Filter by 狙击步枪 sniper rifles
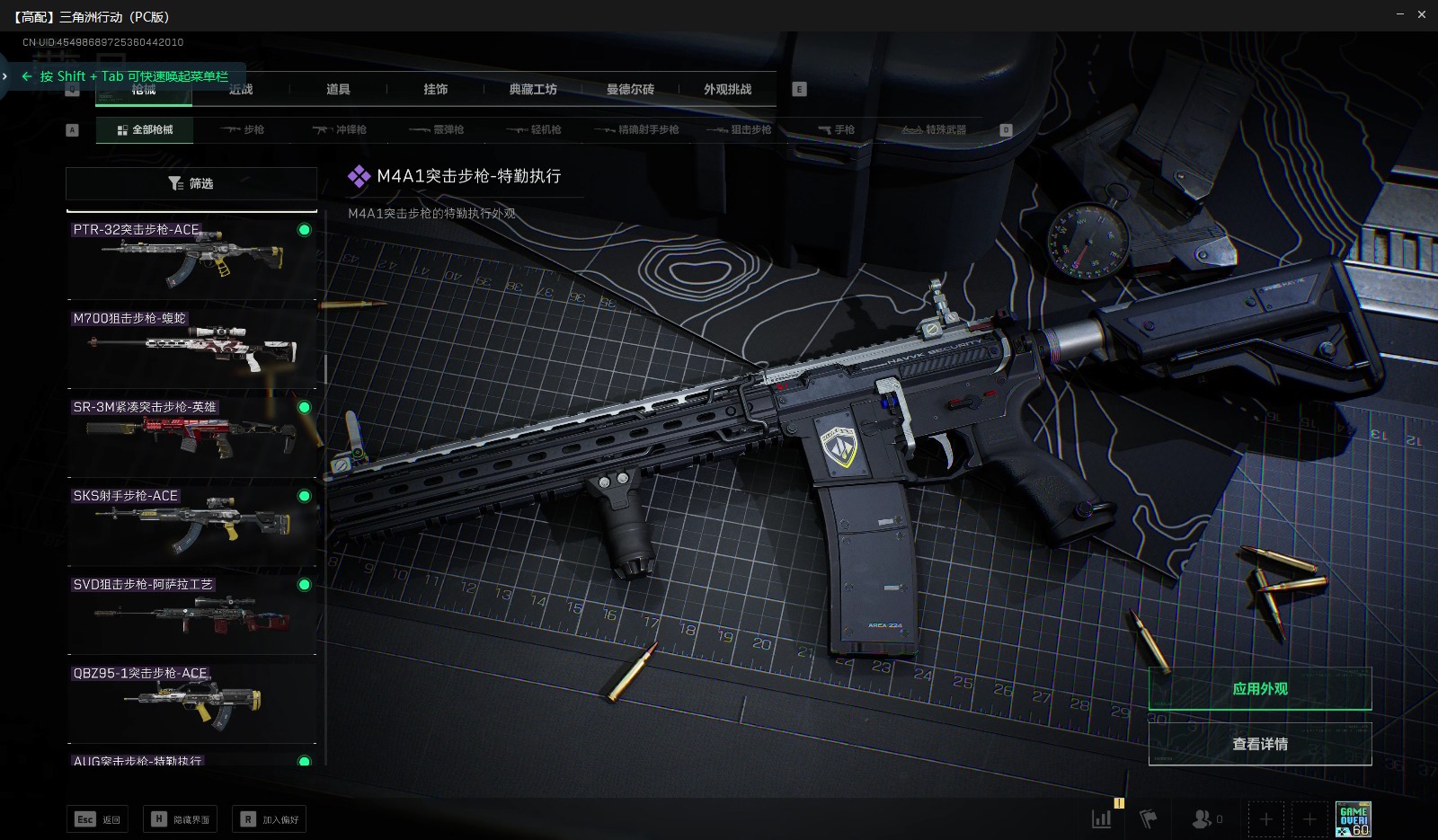Screen dimensions: 1438x840 (x=740, y=129)
